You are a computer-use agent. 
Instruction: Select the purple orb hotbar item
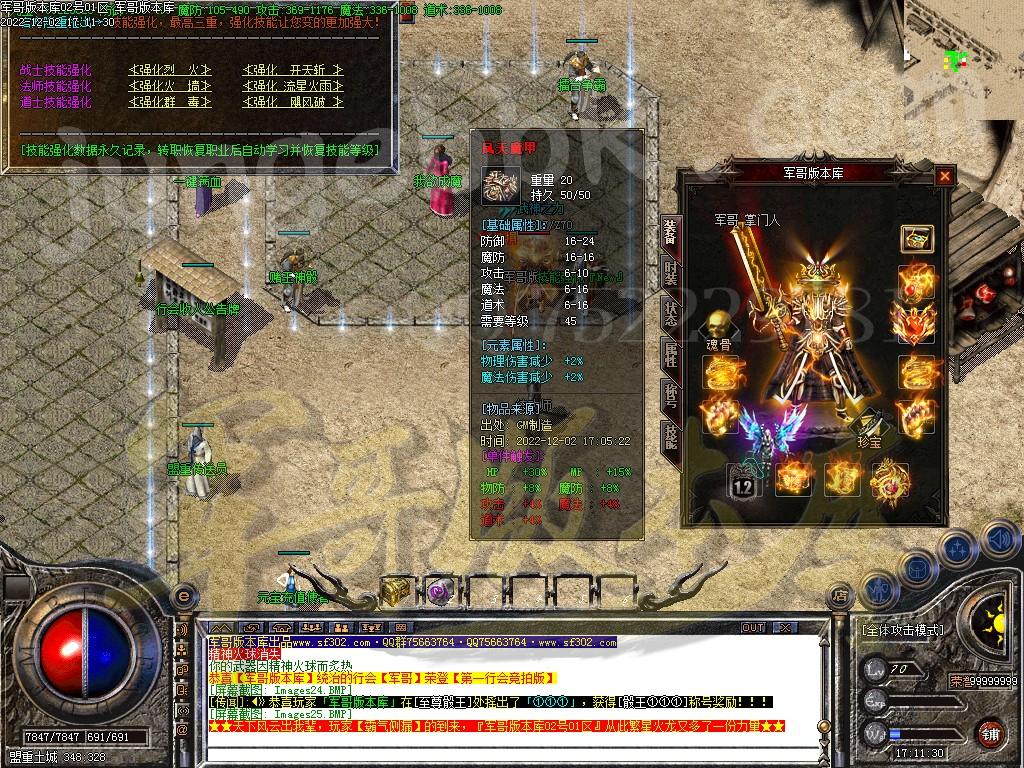pos(438,591)
